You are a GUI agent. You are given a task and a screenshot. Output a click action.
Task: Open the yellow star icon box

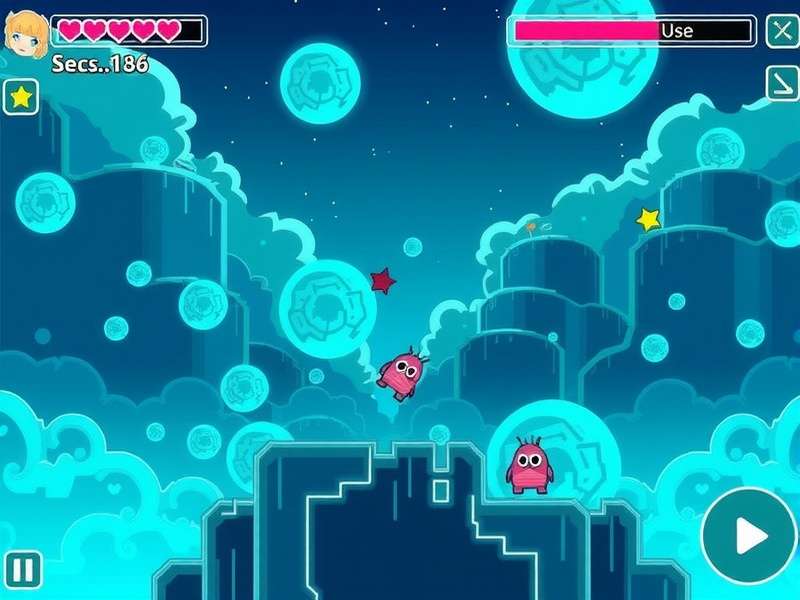coord(20,97)
